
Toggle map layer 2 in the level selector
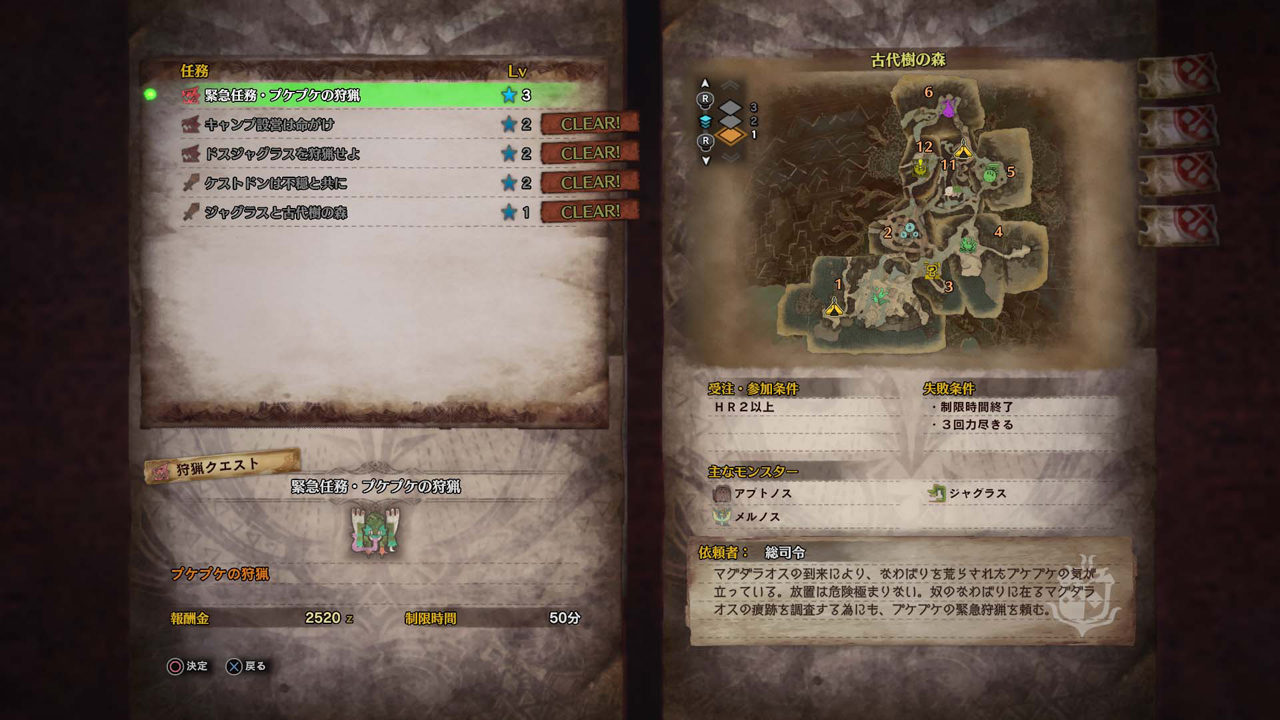click(730, 121)
